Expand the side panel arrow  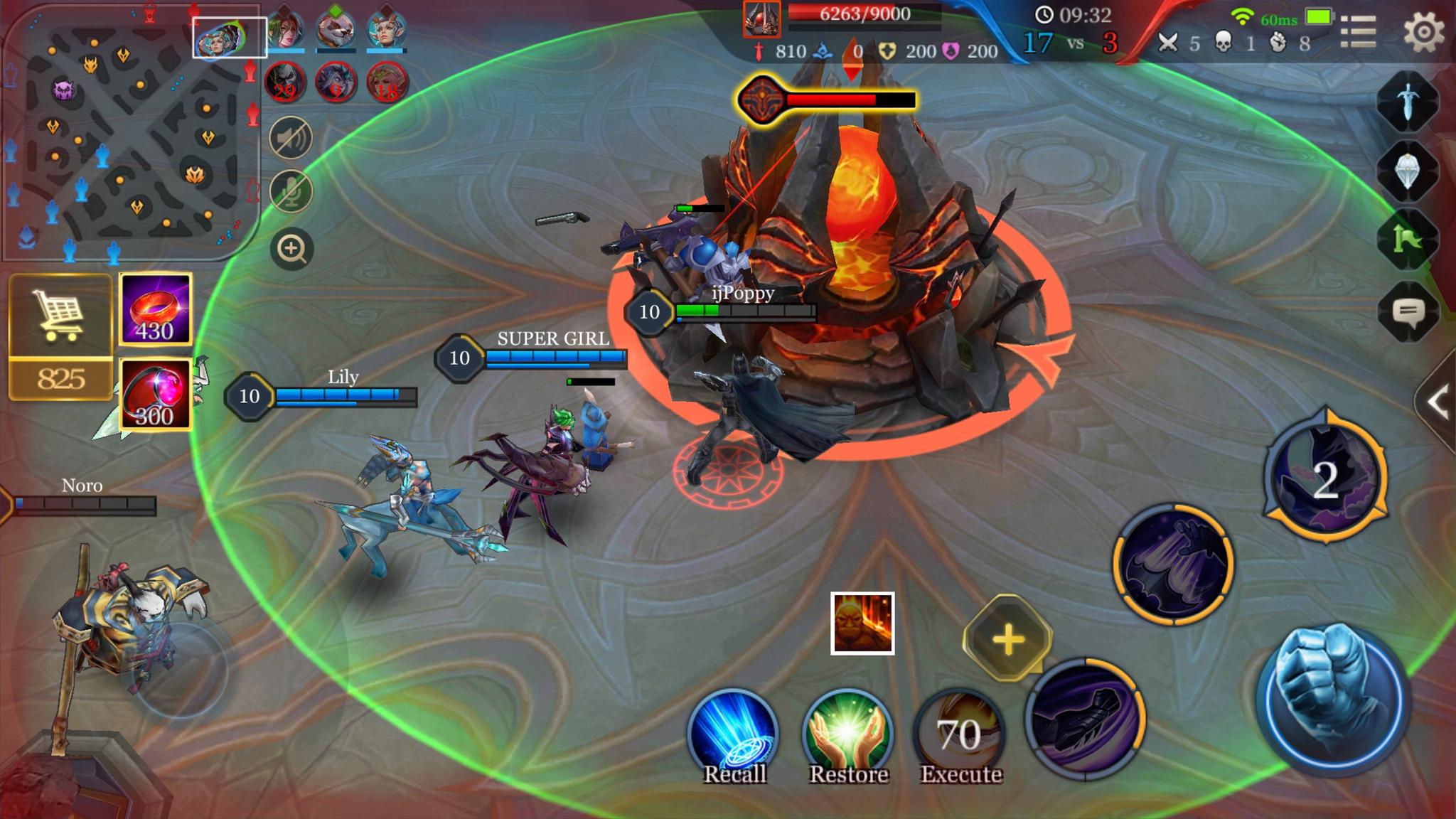[1438, 402]
